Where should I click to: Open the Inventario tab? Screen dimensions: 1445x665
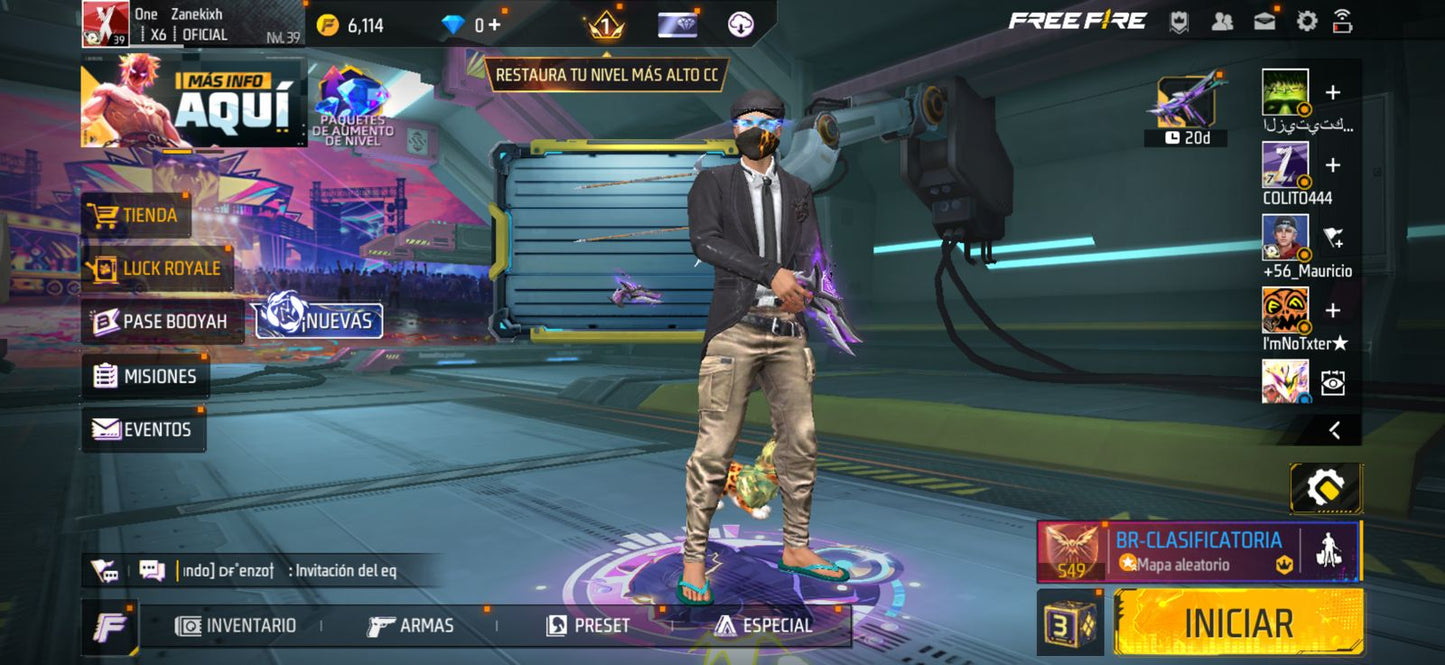(x=236, y=626)
